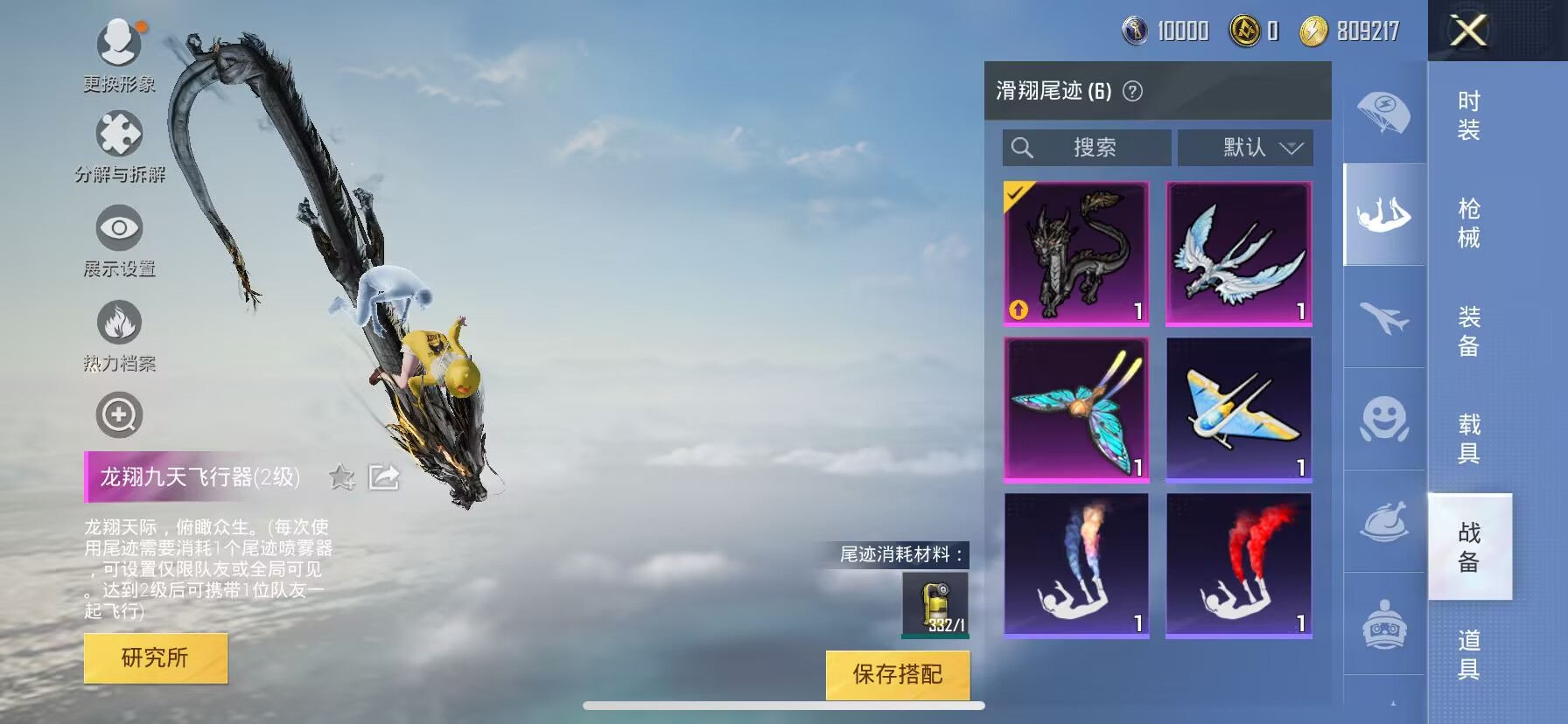Close the inventory screen with the X
This screenshot has height=724, width=1568.
pos(1468,31)
